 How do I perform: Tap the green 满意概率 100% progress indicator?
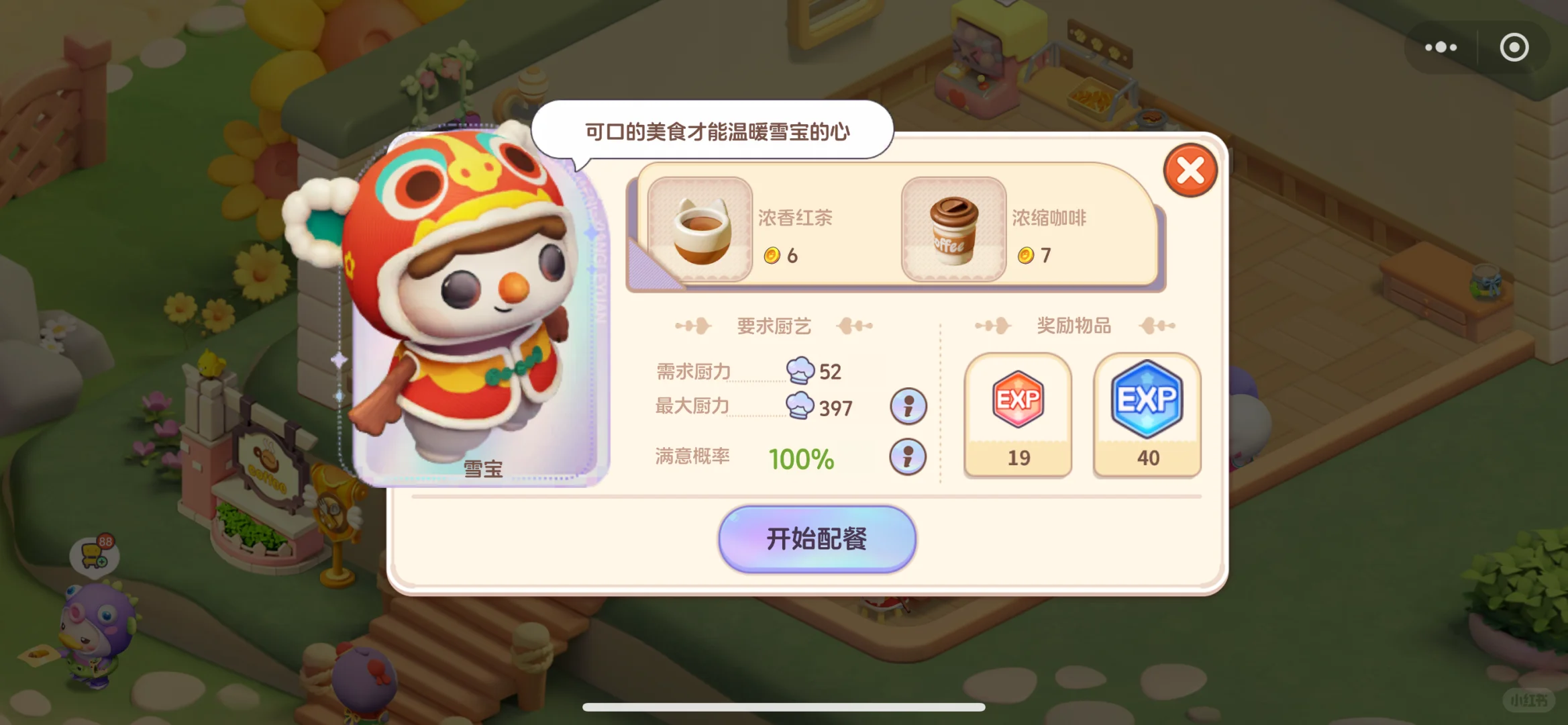point(800,458)
